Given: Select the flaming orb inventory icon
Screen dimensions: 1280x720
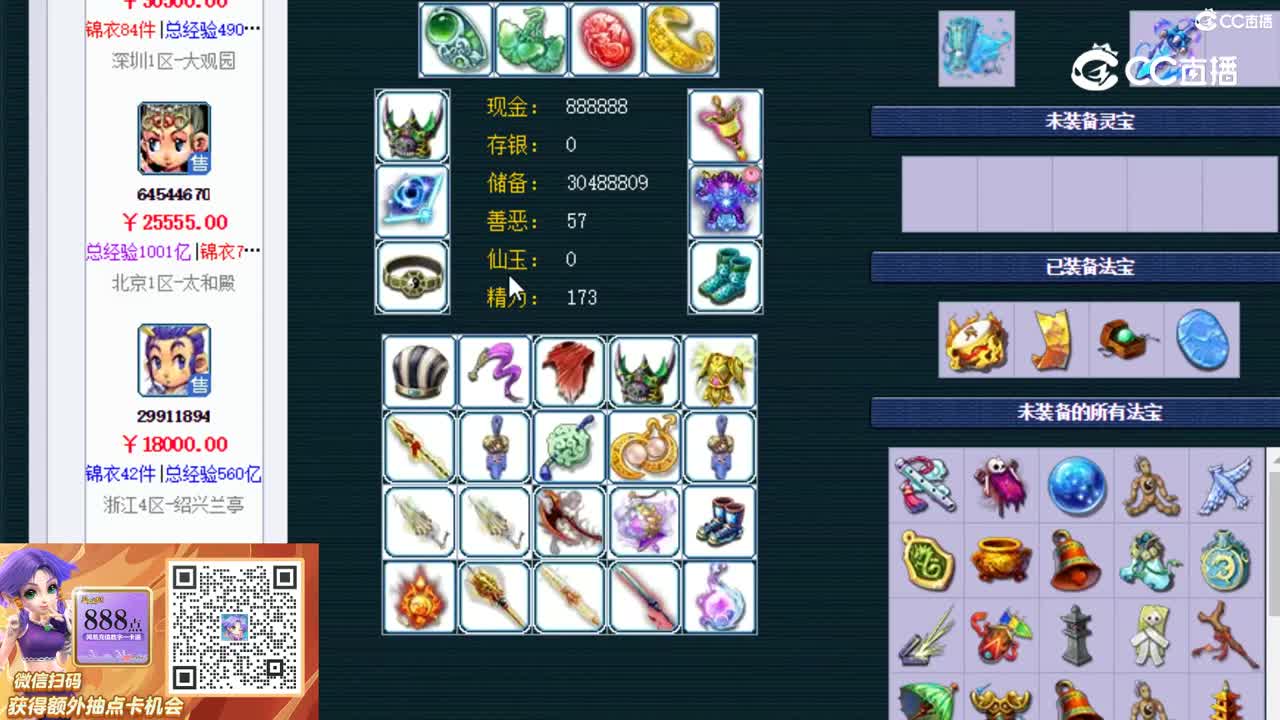Looking at the screenshot, I should coord(418,598).
